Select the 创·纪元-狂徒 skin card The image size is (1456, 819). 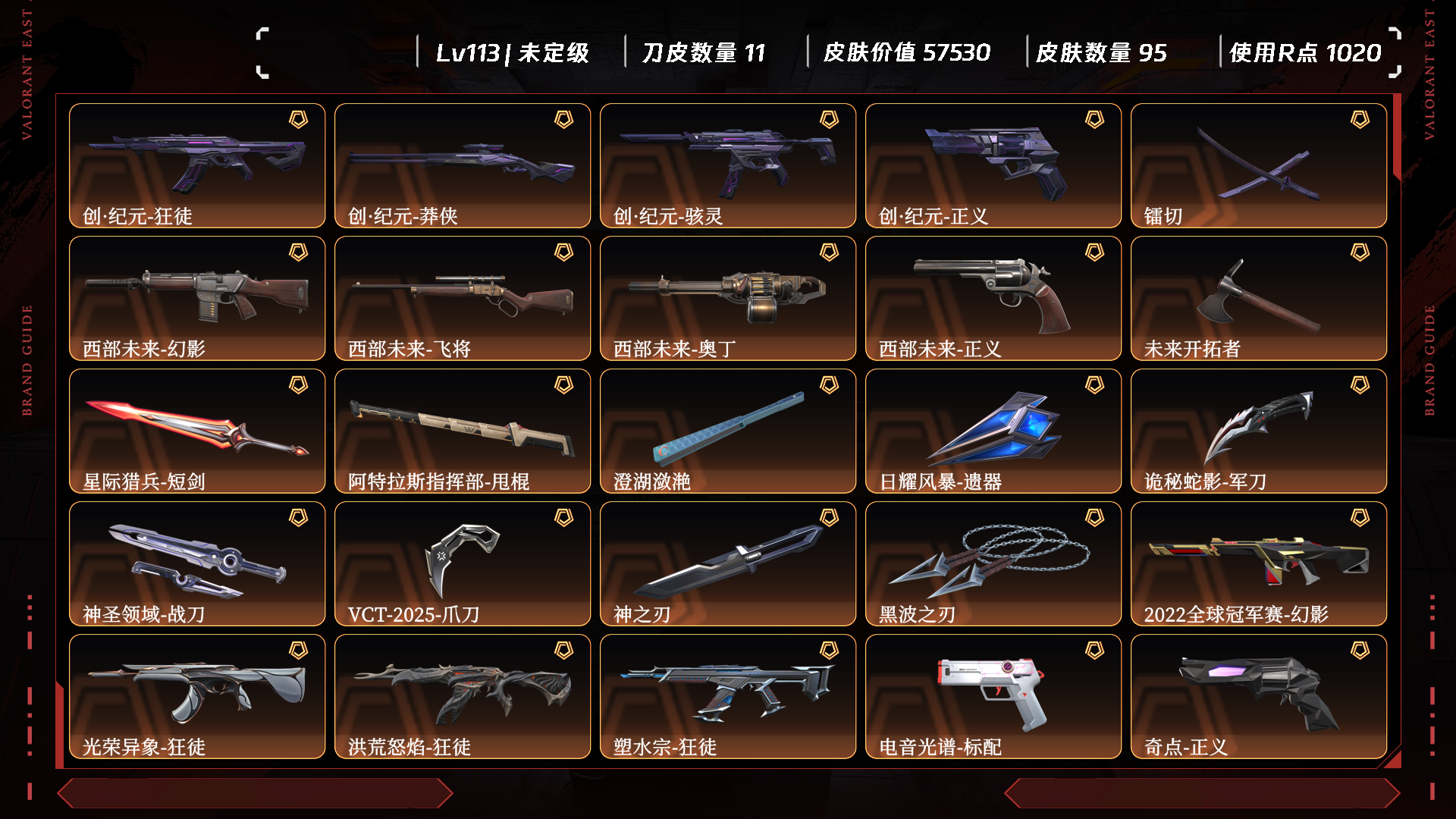coord(197,165)
